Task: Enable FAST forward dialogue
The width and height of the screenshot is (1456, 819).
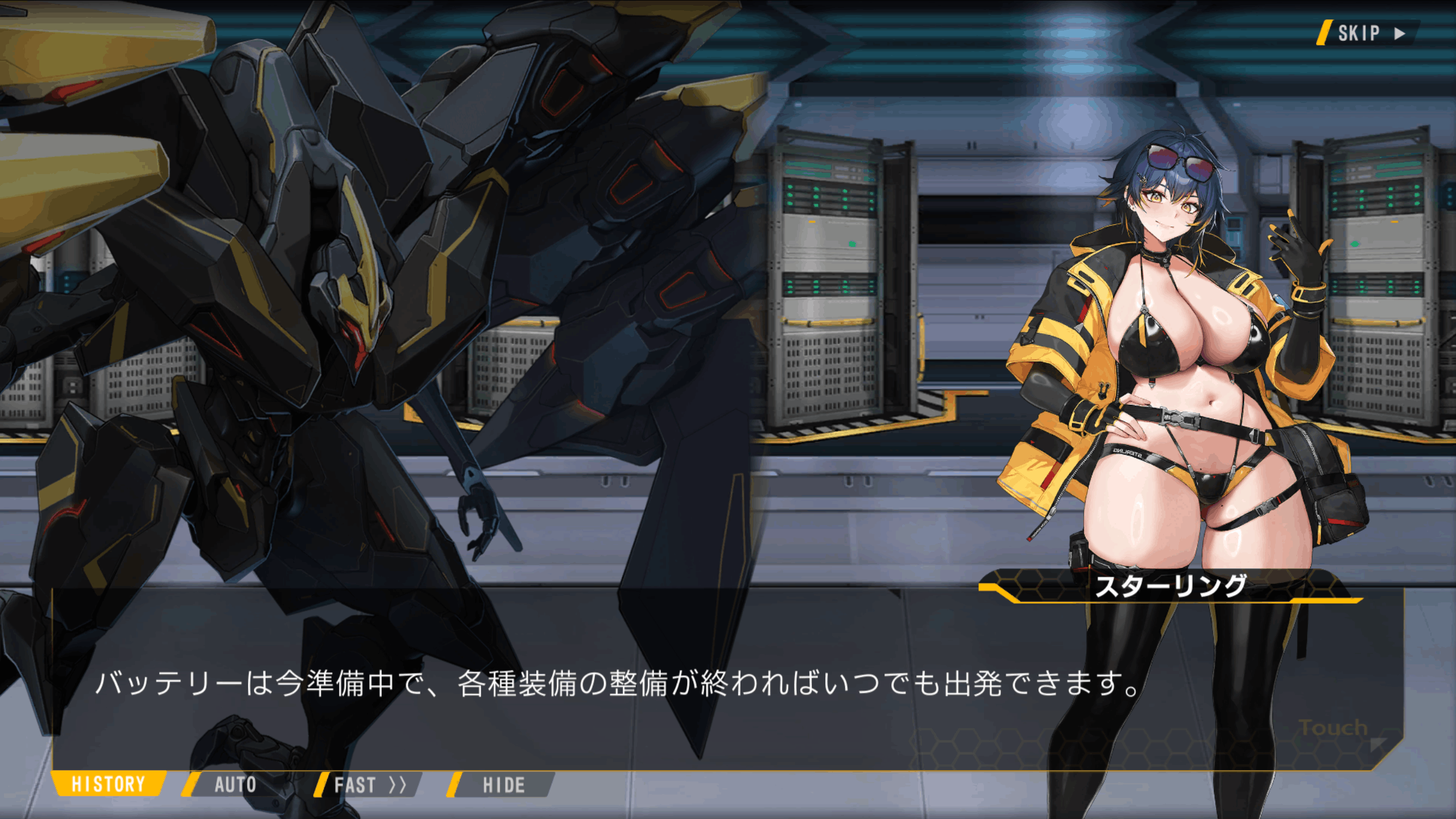Action: tap(369, 785)
